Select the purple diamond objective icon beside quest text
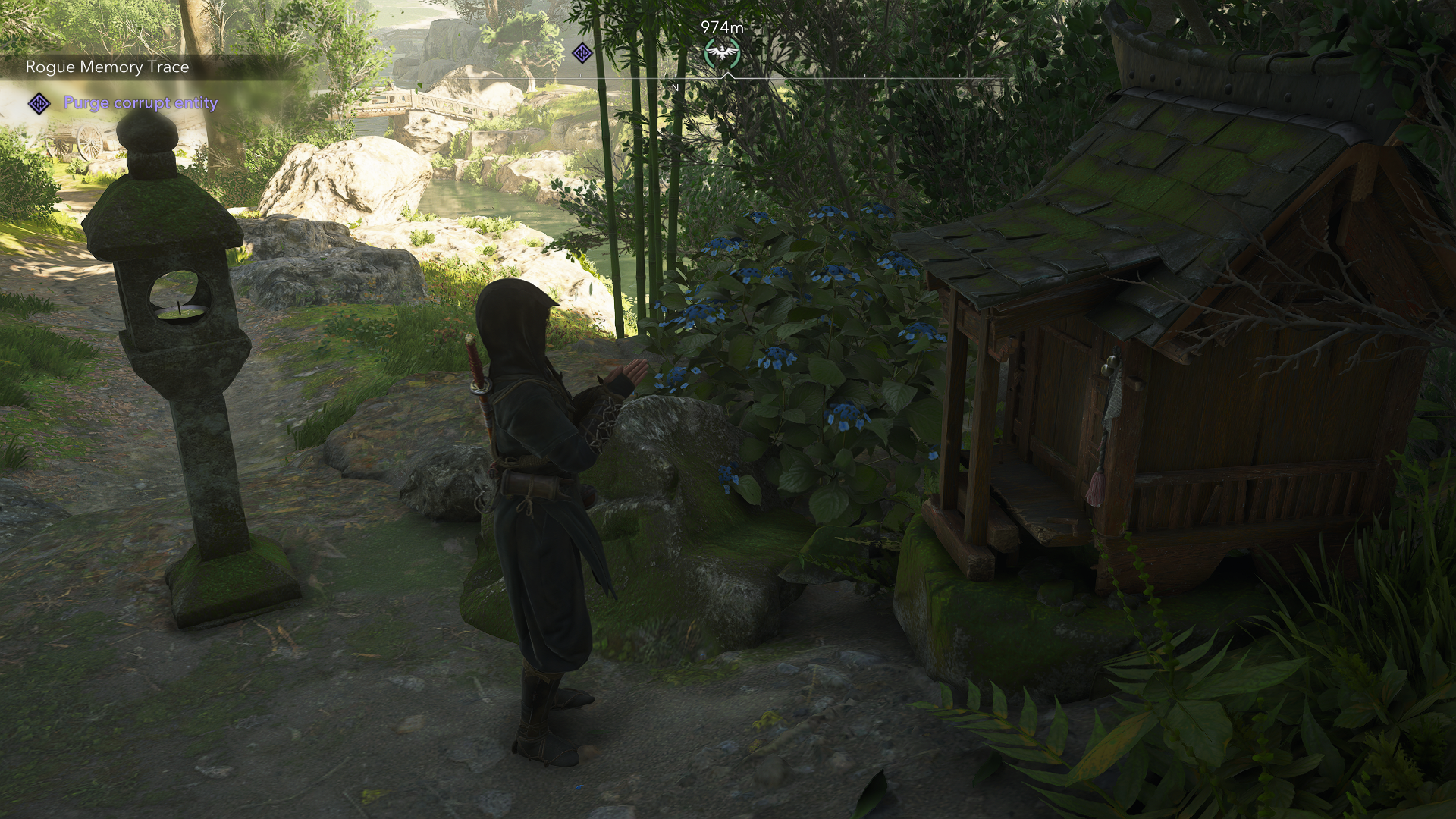The height and width of the screenshot is (819, 1456). (x=39, y=103)
